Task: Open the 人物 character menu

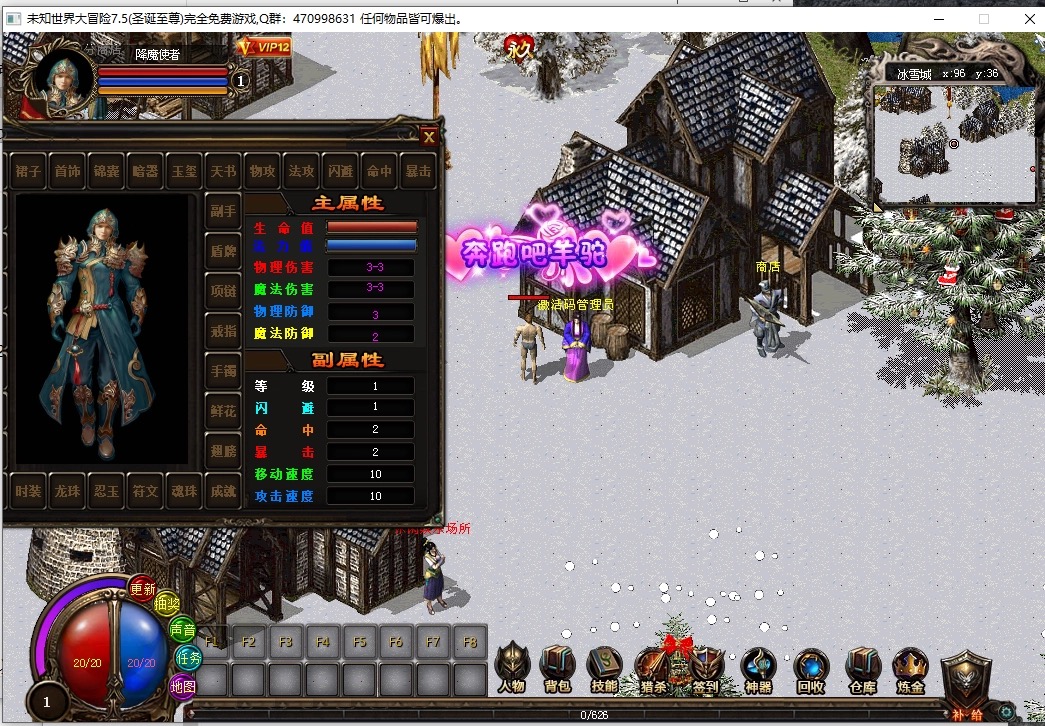Action: pos(511,667)
